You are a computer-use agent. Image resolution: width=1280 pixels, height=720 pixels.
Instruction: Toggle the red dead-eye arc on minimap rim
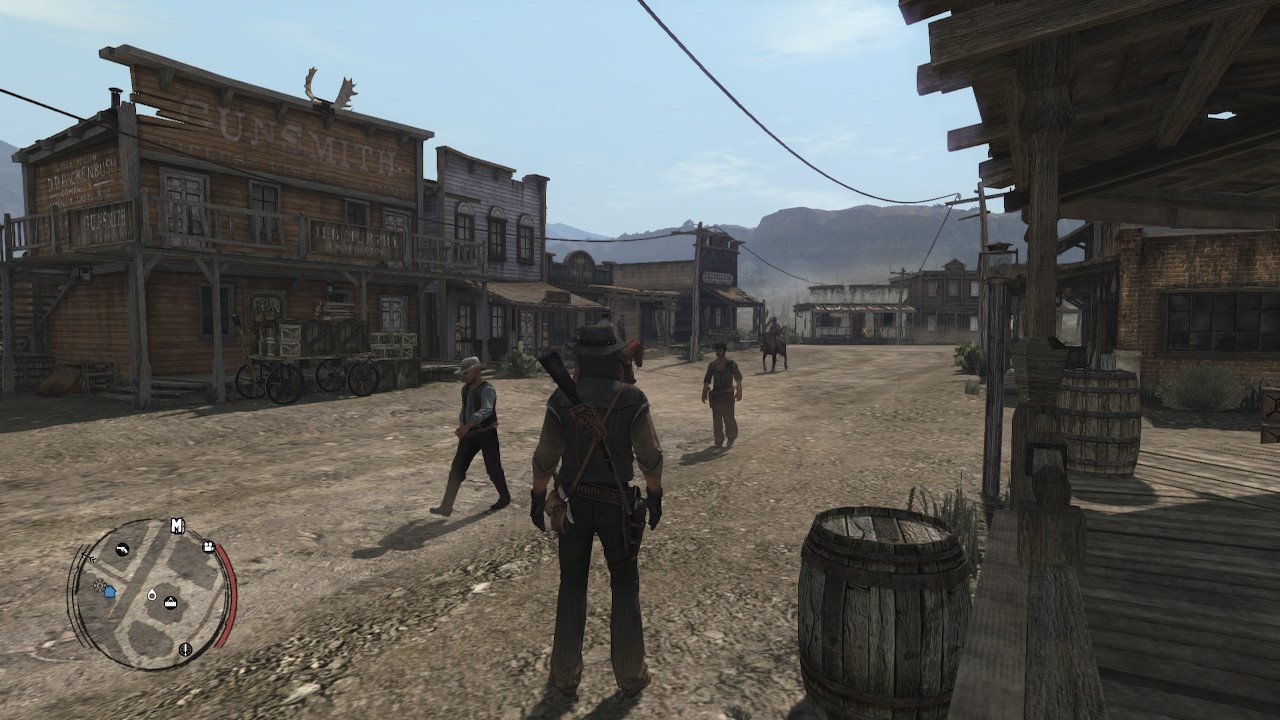click(224, 592)
